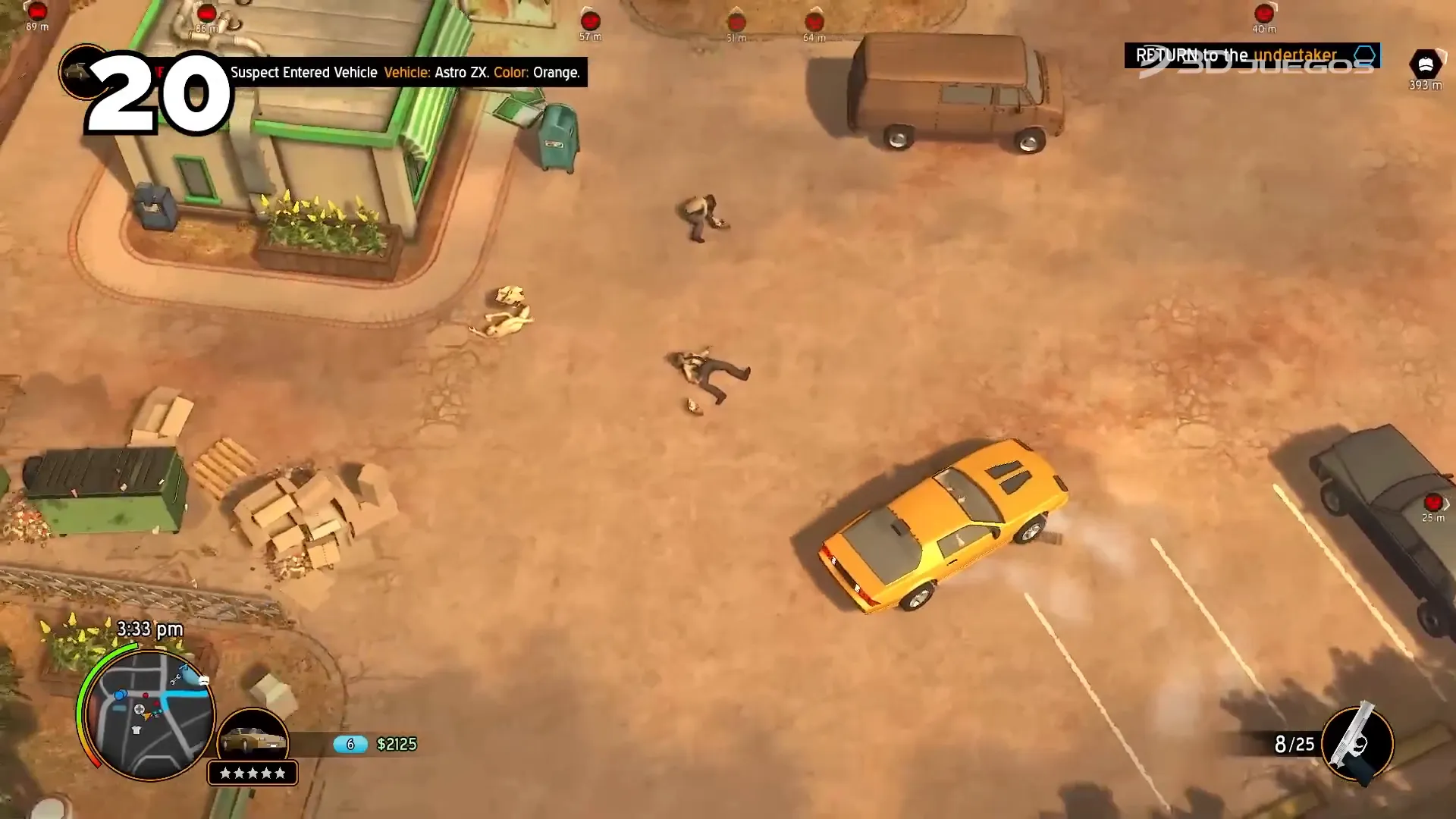Click the blue pin marker on the minimap
Image resolution: width=1456 pixels, height=819 pixels.
(x=121, y=695)
